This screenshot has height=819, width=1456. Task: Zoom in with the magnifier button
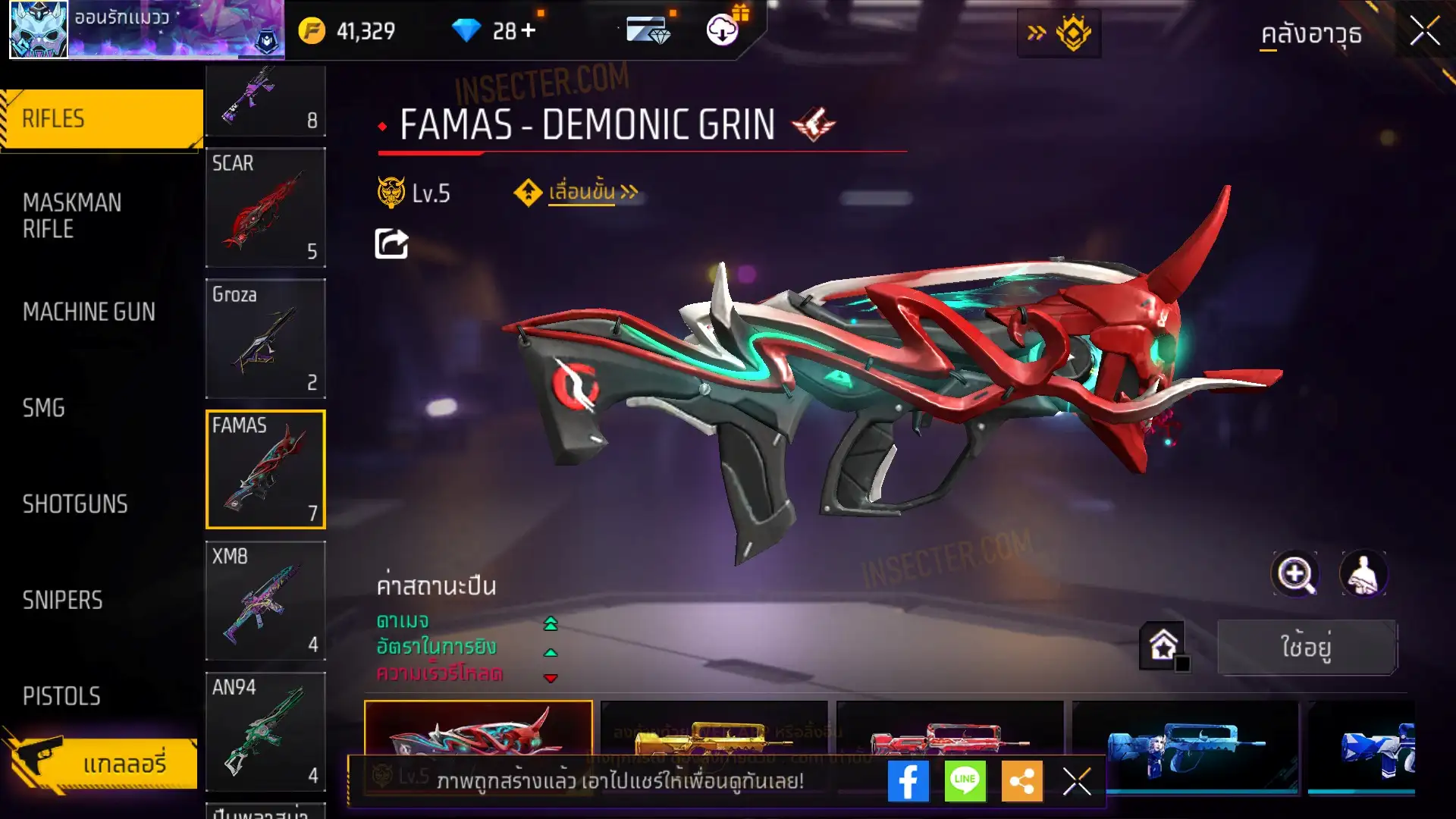tap(1295, 574)
